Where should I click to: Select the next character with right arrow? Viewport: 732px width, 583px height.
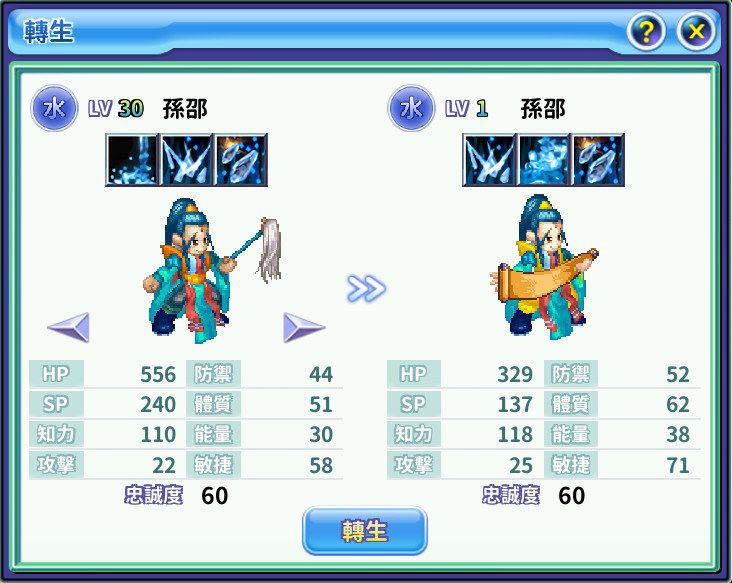coord(304,326)
